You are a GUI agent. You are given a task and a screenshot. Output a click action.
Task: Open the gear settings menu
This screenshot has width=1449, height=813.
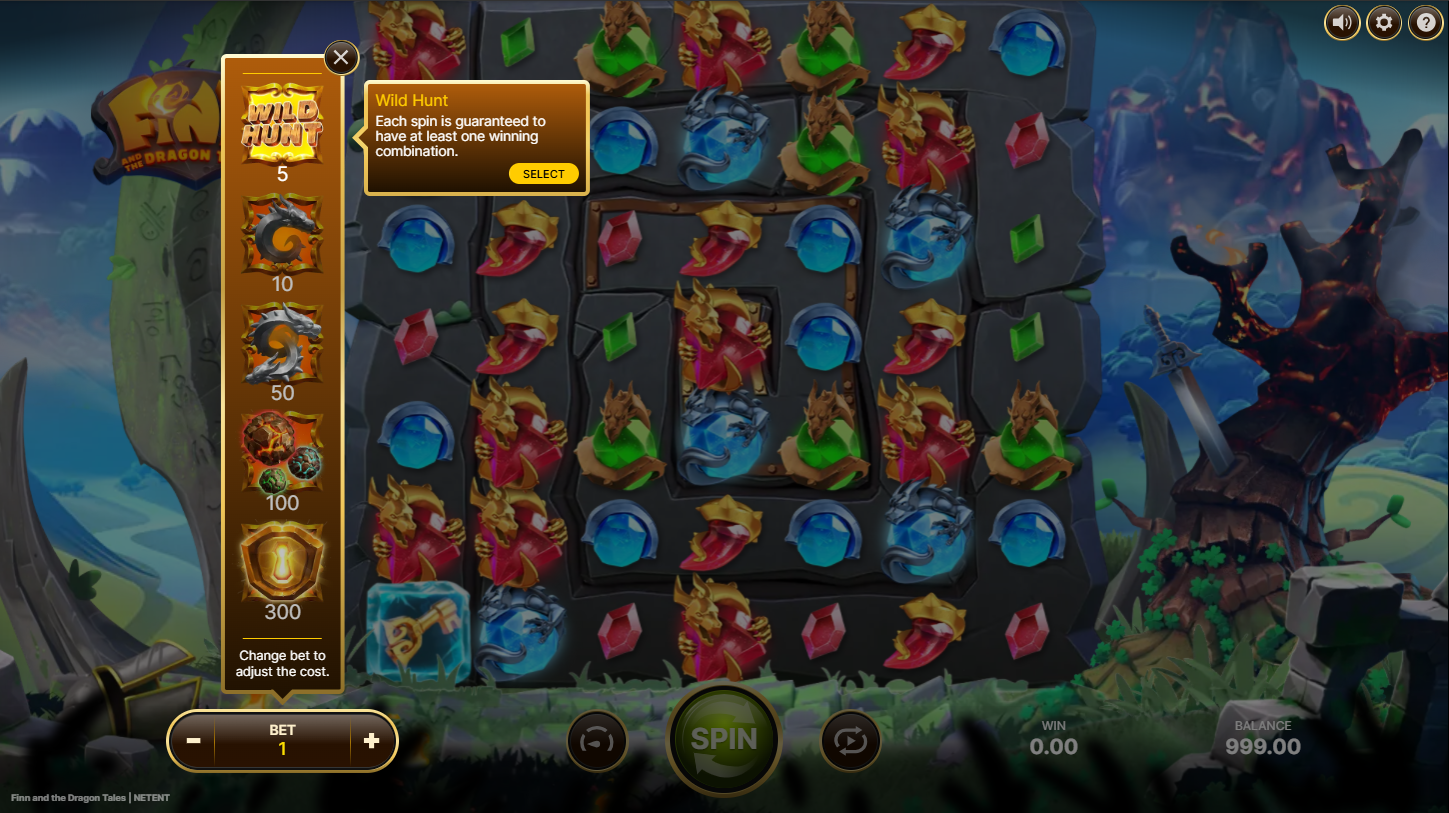1384,22
